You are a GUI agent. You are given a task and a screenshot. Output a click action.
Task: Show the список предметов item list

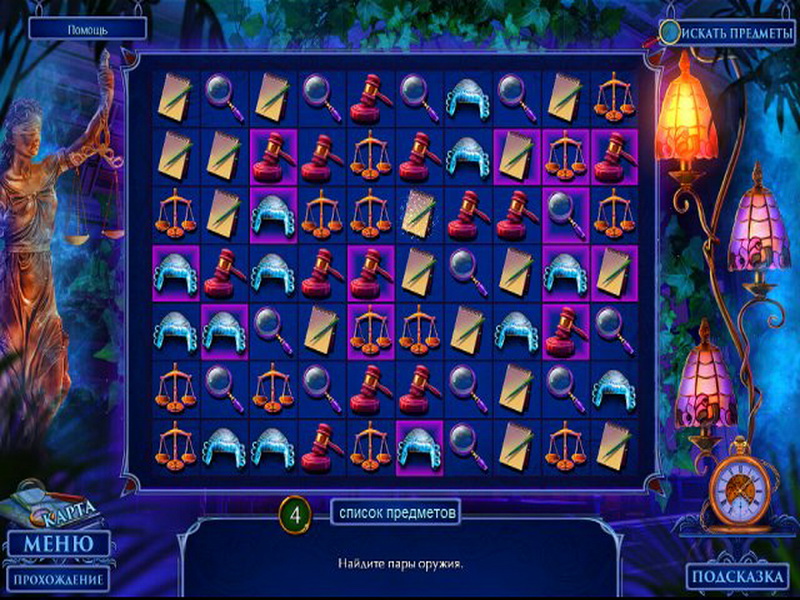[x=396, y=513]
